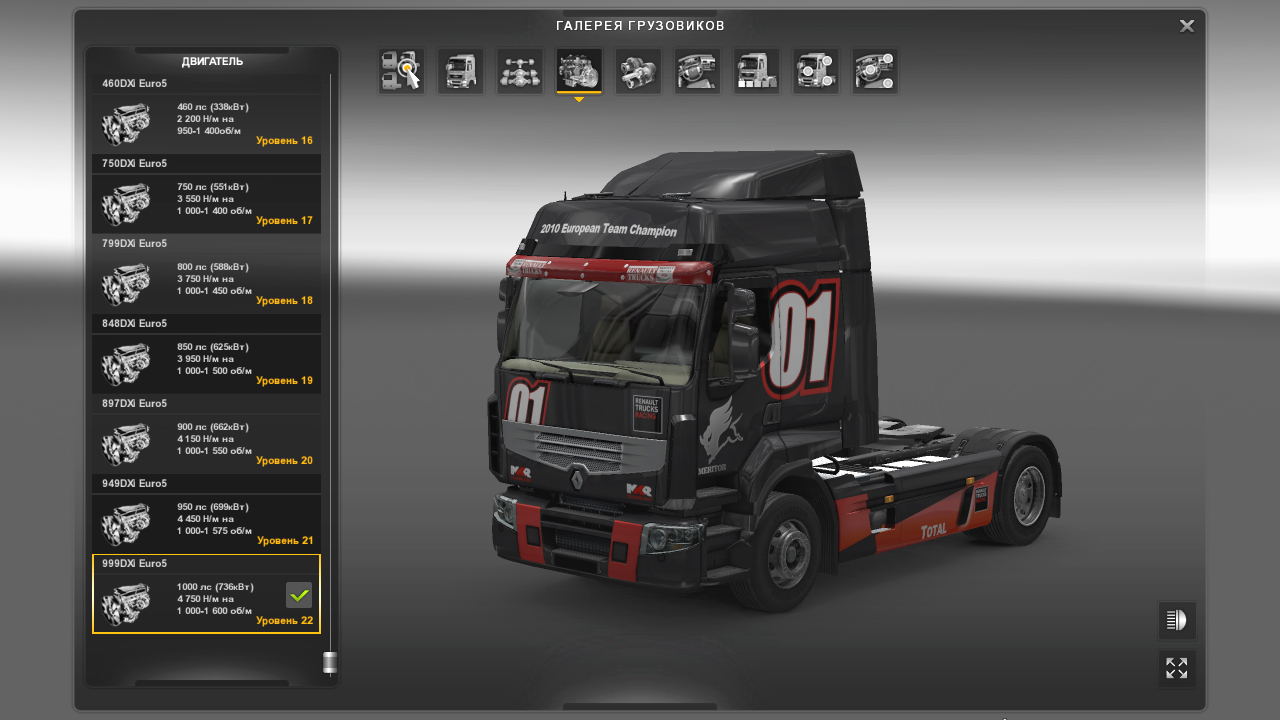This screenshot has height=720, width=1280.
Task: Expand the 848DXi Euro5 engine entry
Action: (206, 323)
